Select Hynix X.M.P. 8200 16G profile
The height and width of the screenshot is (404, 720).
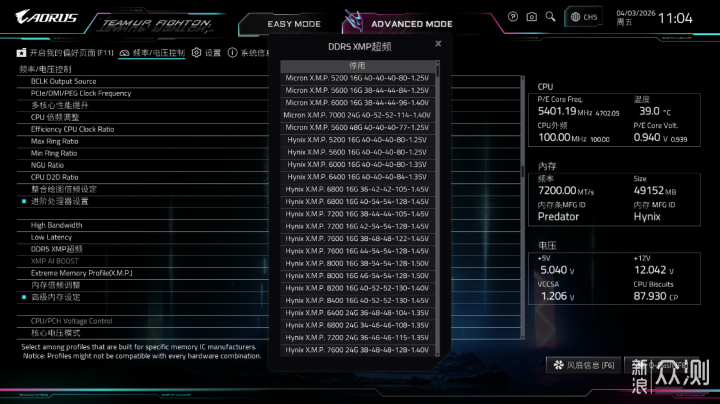[357, 287]
